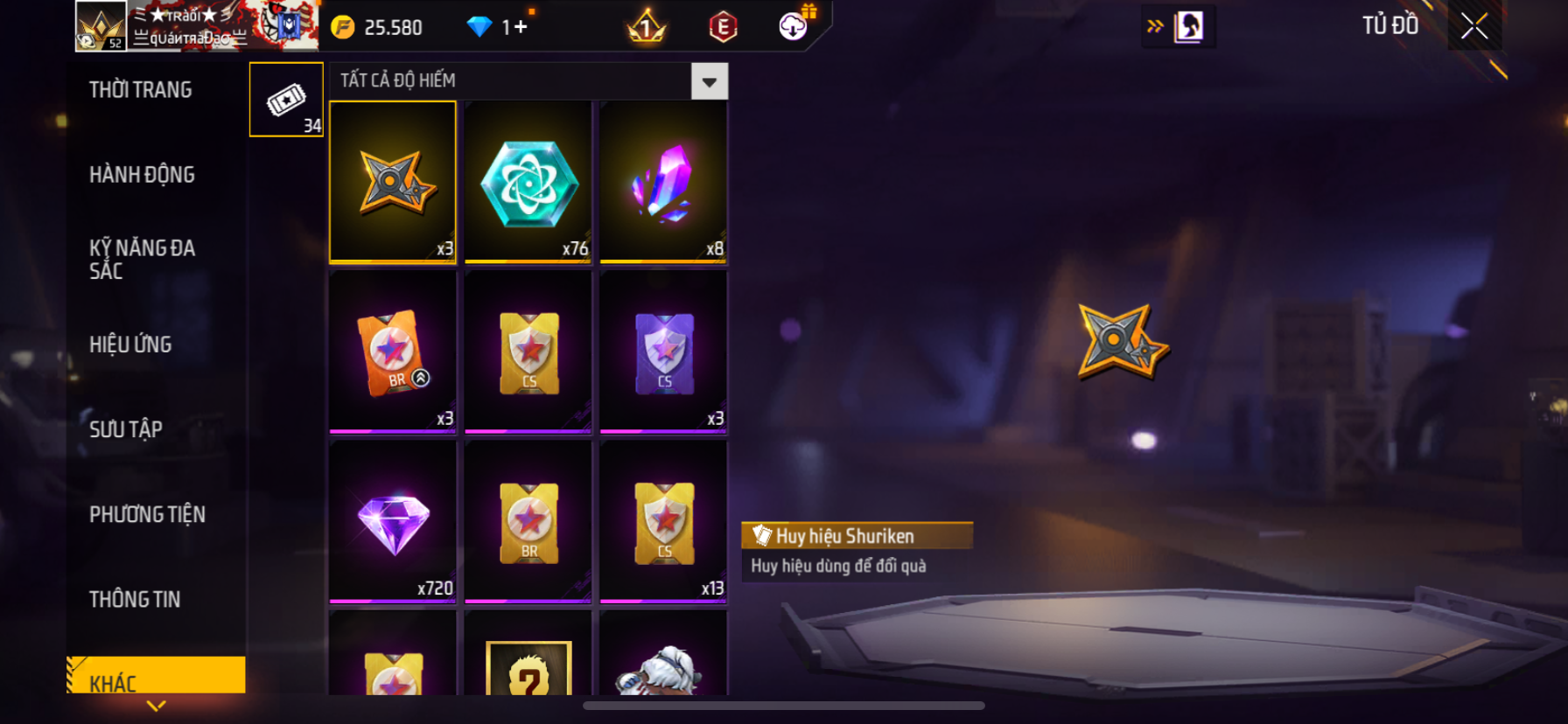Add more diamonds with the plus button
The width and height of the screenshot is (1568, 724).
(x=521, y=27)
